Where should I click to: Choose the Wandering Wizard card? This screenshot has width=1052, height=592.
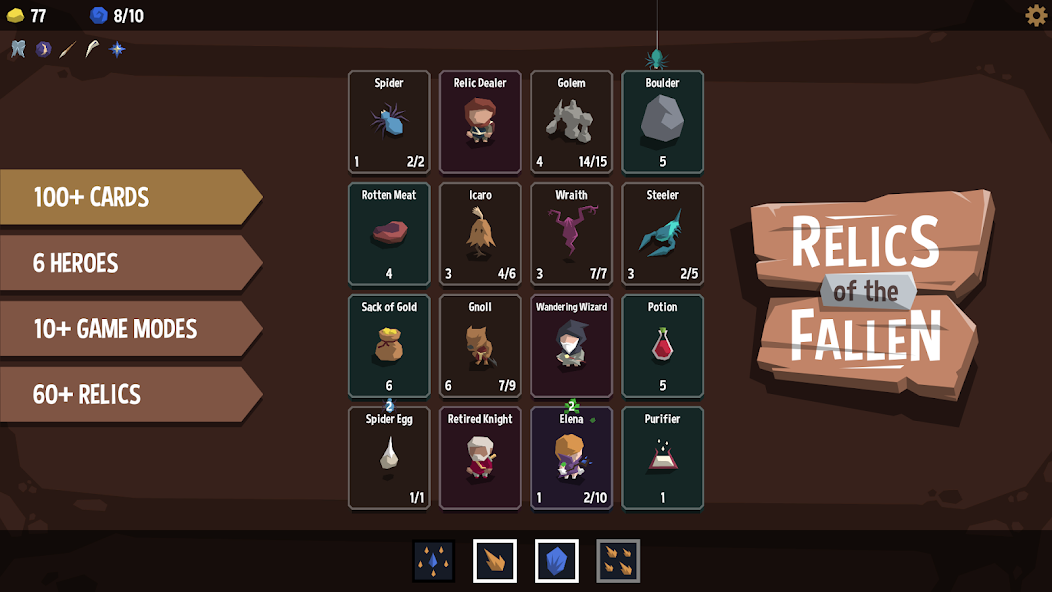coord(571,346)
